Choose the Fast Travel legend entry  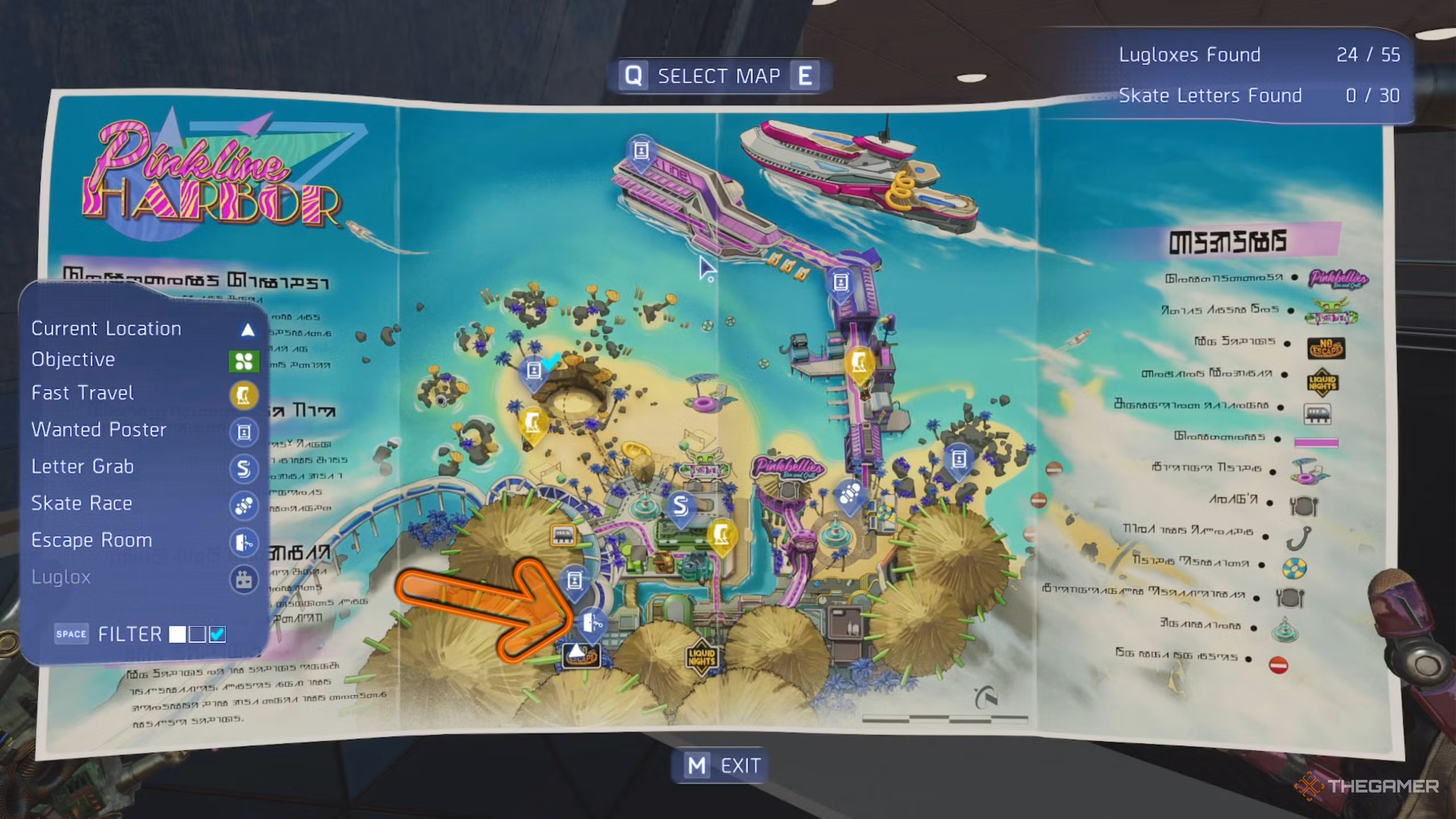coord(82,393)
